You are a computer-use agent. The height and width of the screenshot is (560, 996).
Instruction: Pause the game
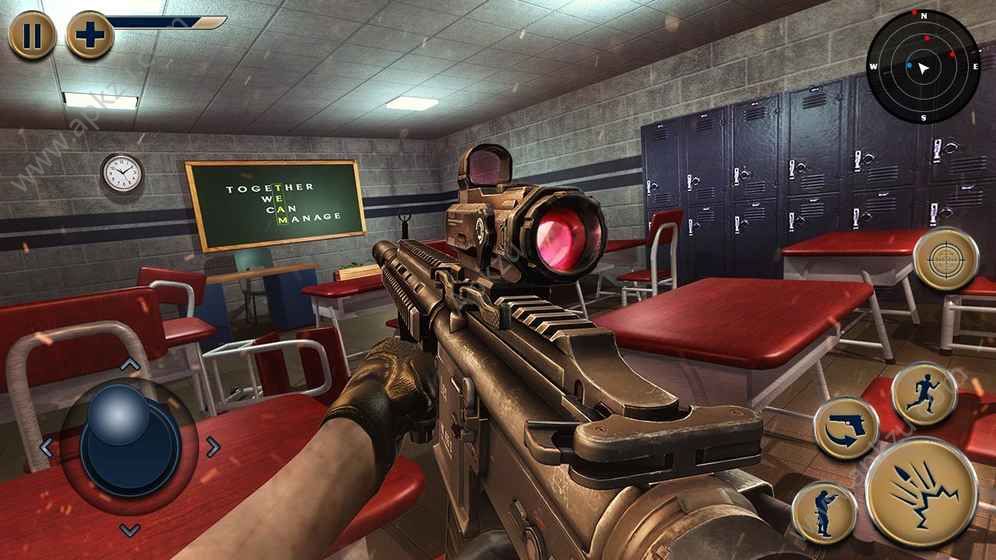coord(32,35)
